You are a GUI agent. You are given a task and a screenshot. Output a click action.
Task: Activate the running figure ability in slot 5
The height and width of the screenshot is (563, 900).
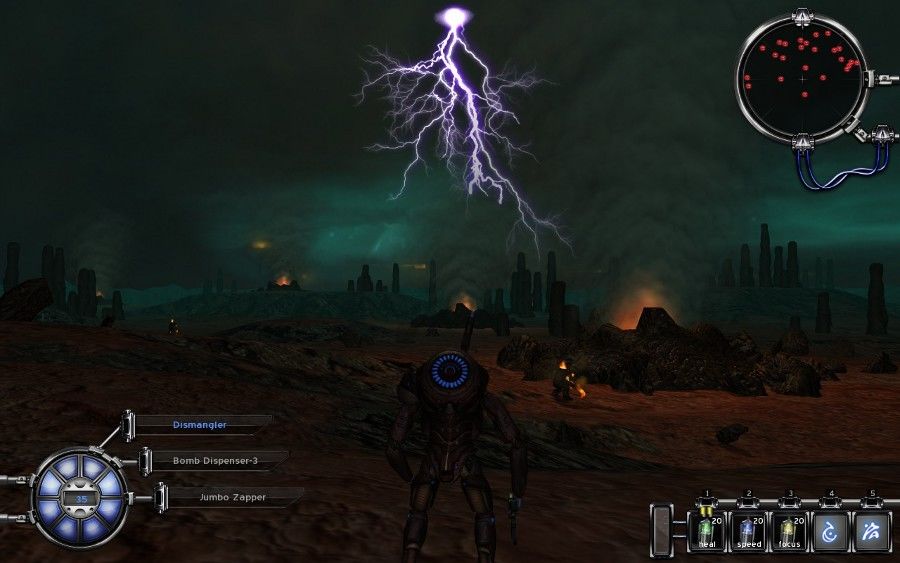click(x=871, y=531)
